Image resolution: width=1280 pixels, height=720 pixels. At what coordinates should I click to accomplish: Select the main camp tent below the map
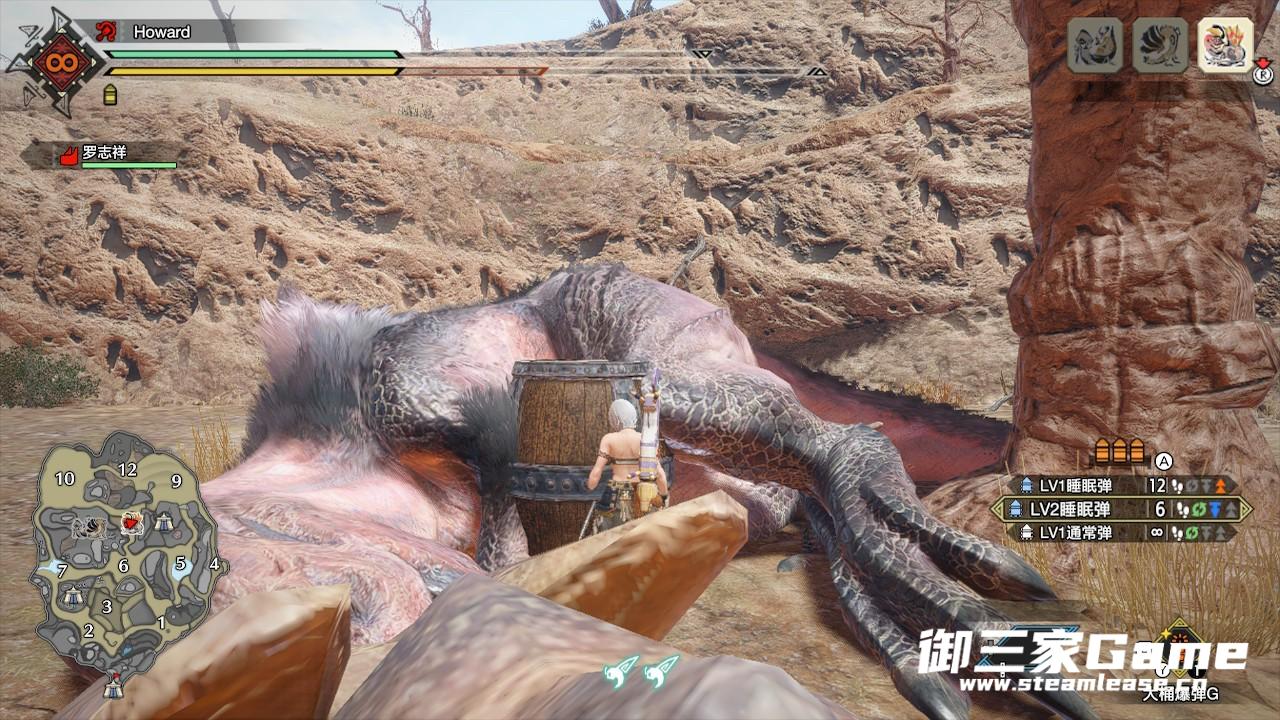[114, 688]
